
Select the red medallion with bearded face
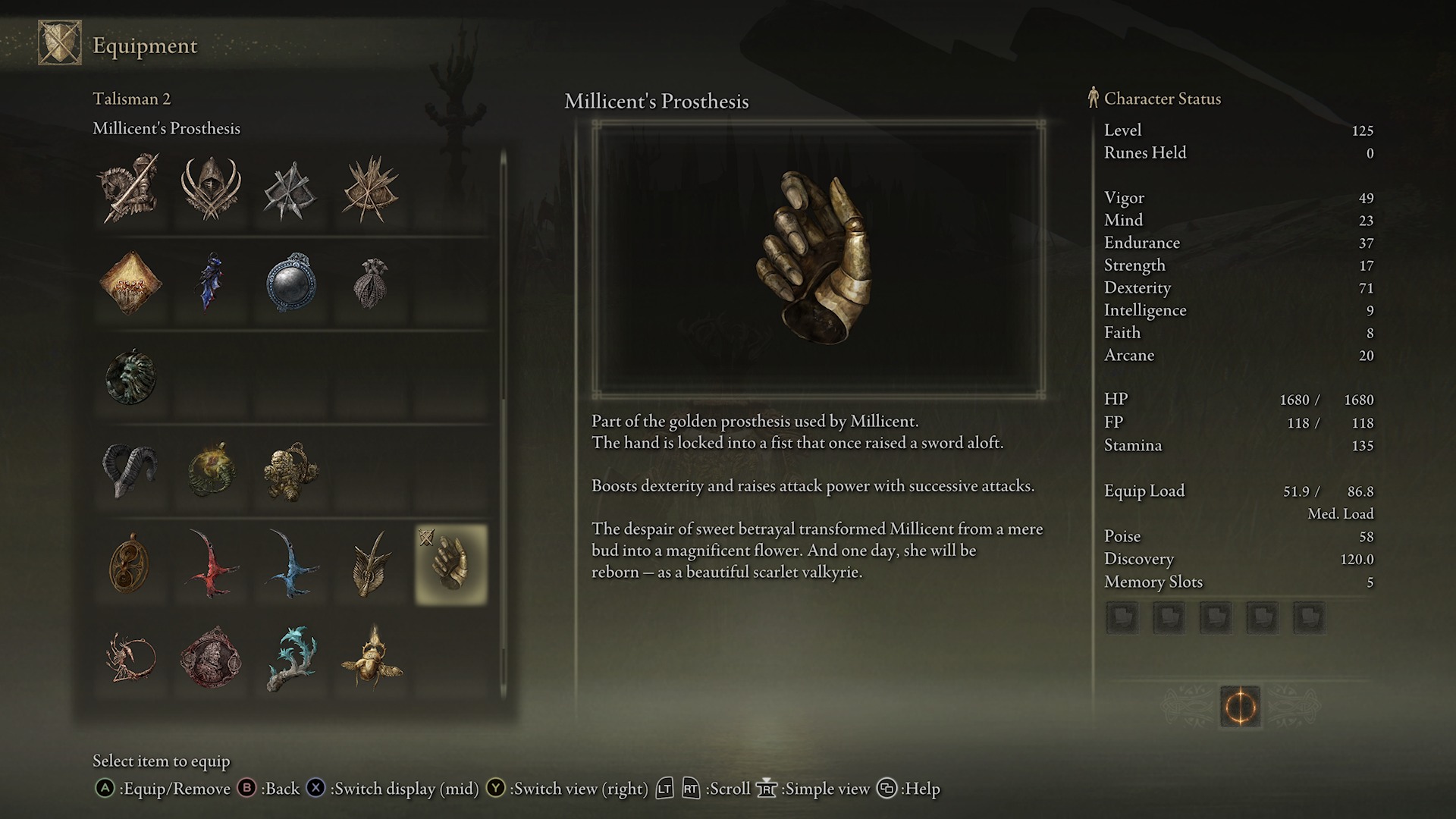point(211,658)
